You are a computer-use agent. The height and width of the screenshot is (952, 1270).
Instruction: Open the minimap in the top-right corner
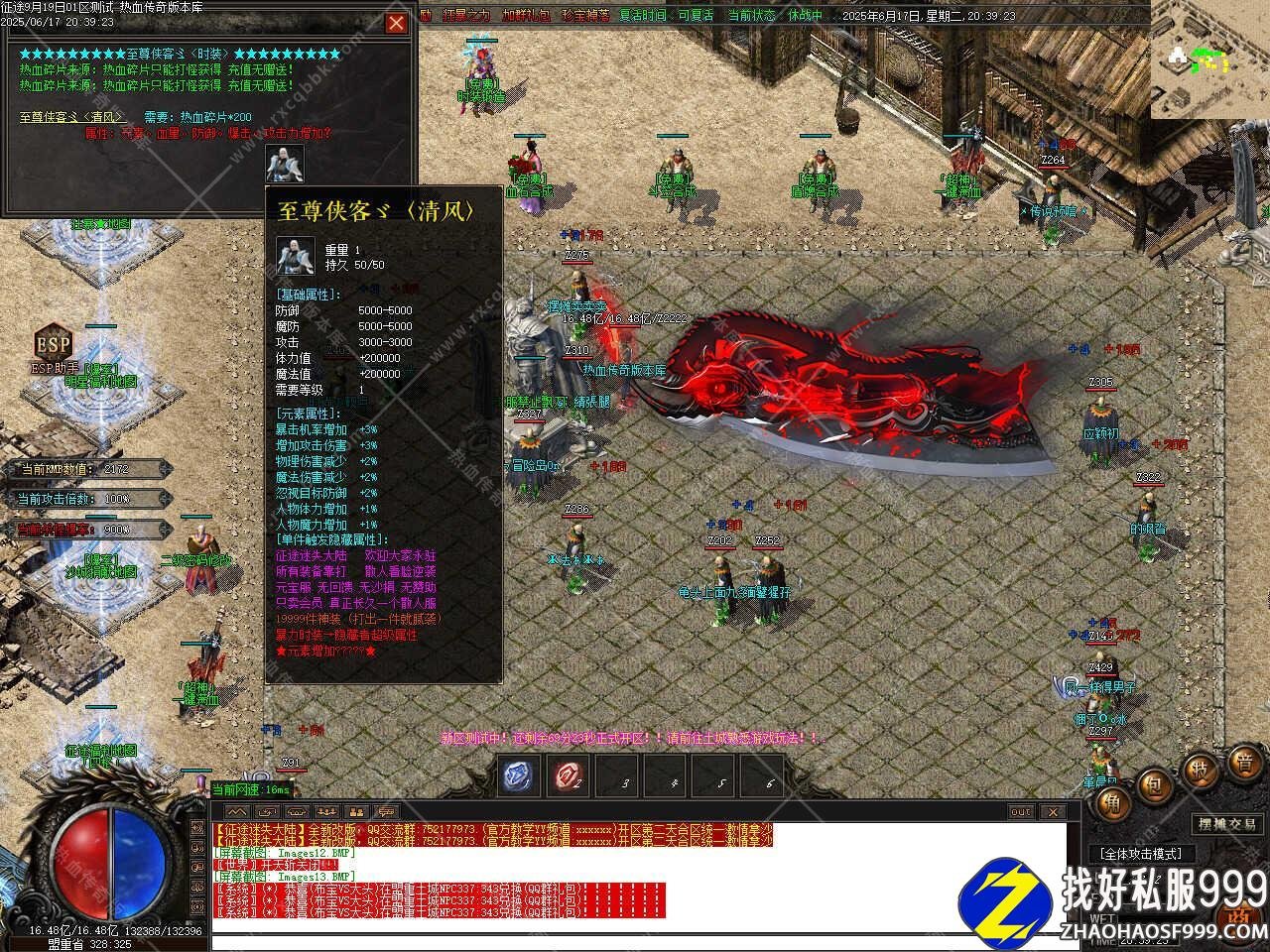tap(1209, 59)
